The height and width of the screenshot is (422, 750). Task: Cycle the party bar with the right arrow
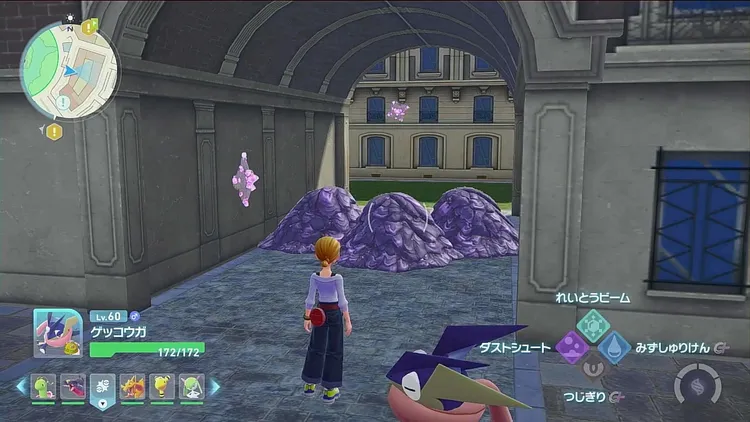(214, 386)
